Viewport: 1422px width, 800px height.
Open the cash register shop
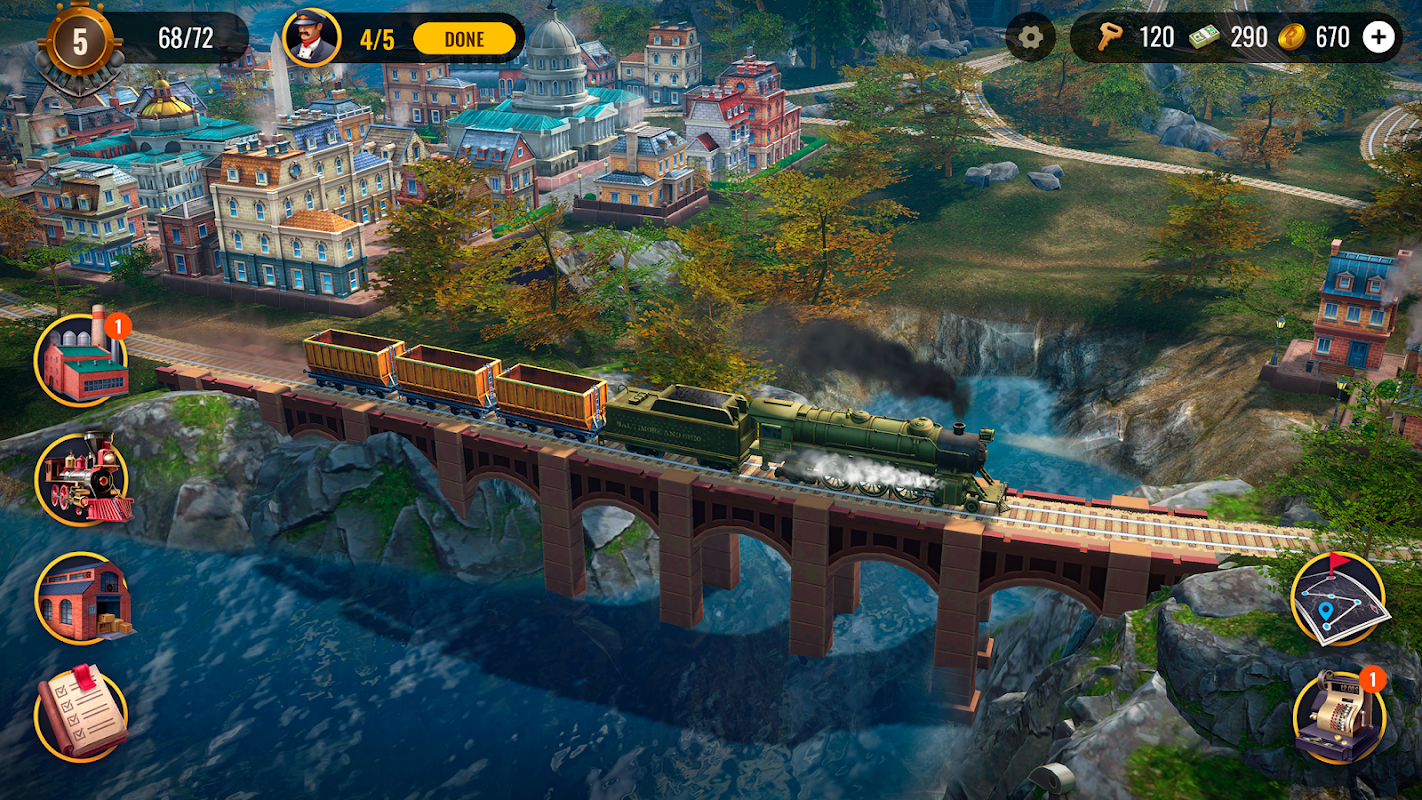click(x=1339, y=716)
